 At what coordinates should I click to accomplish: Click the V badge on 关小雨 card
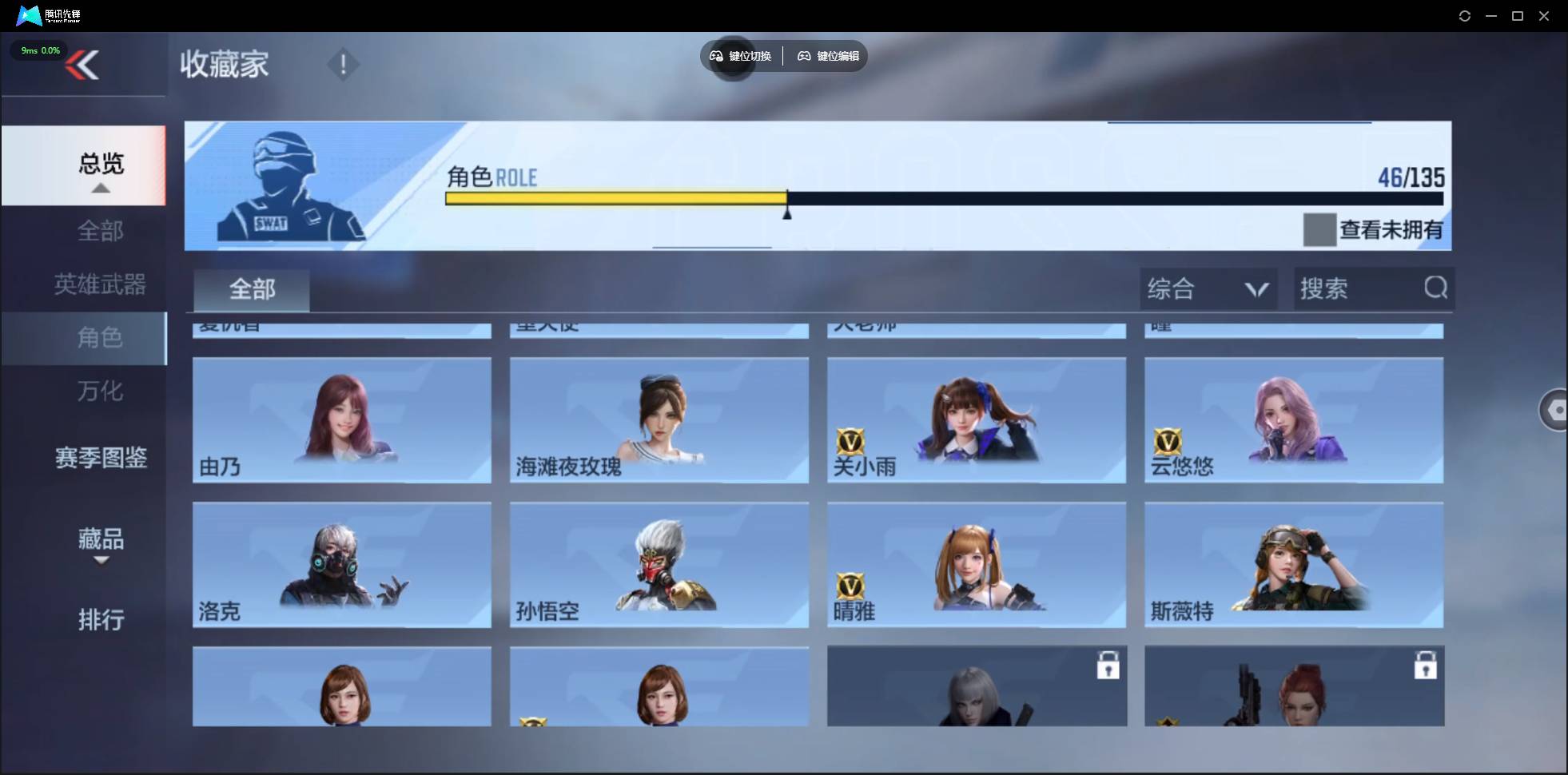tap(851, 440)
